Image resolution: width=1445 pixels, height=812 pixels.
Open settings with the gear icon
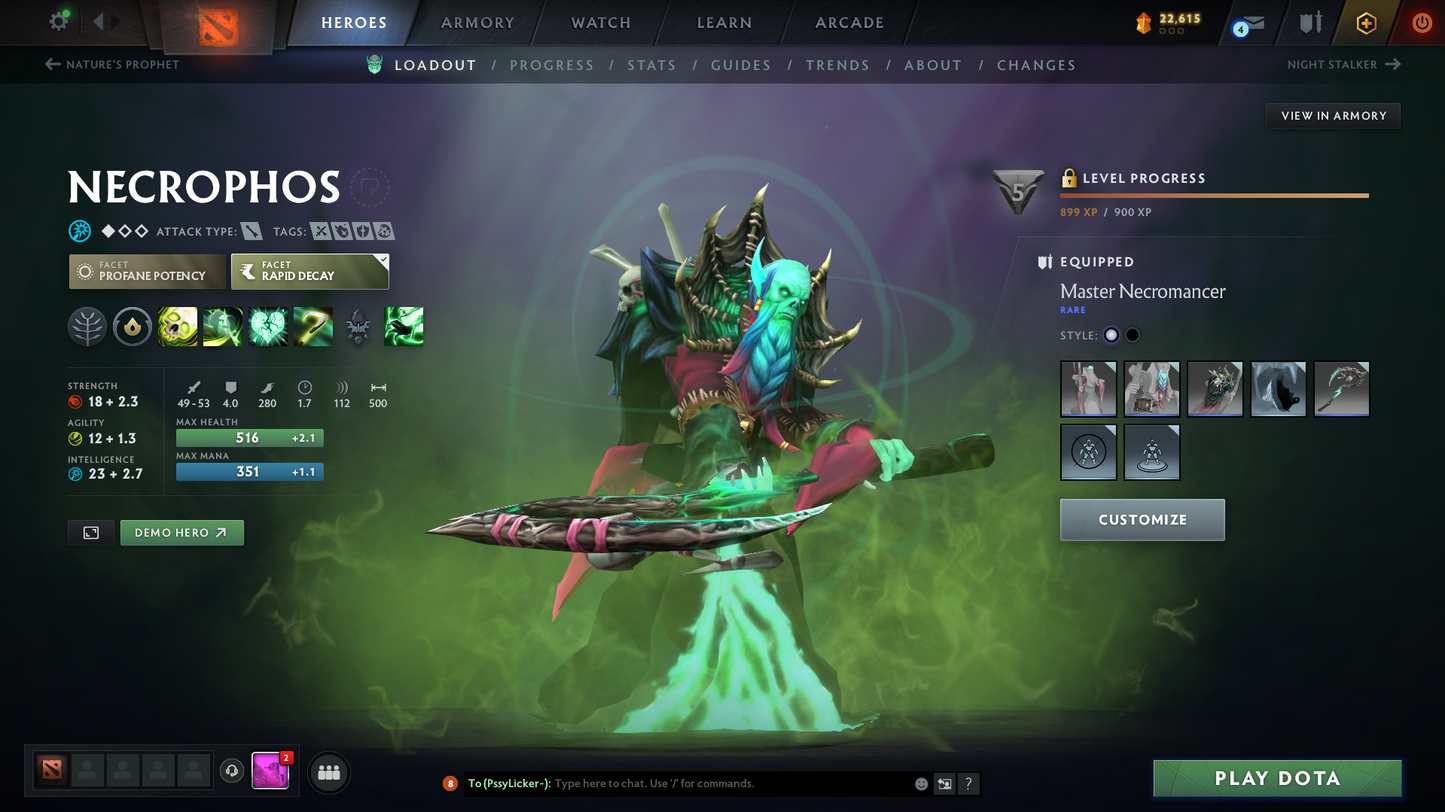(59, 21)
